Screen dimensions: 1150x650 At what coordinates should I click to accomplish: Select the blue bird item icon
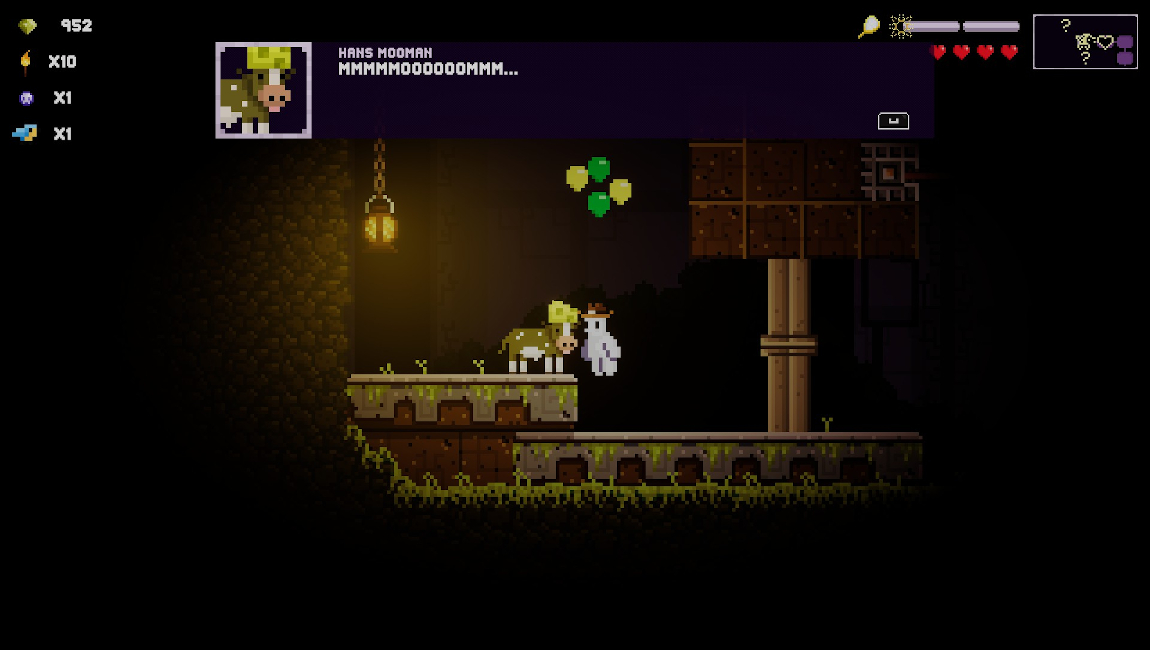click(x=25, y=133)
